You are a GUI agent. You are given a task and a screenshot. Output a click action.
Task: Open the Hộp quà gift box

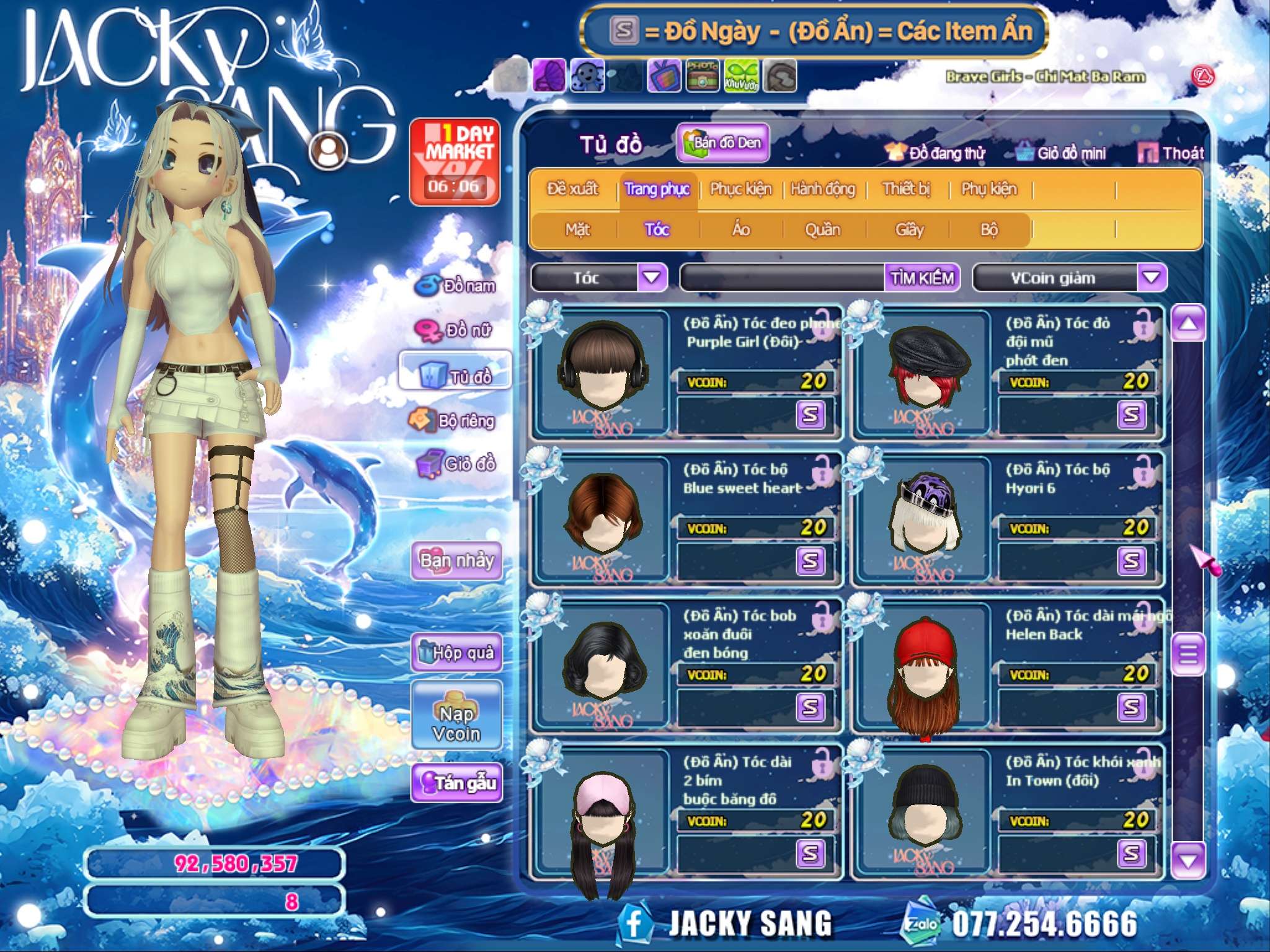point(457,653)
